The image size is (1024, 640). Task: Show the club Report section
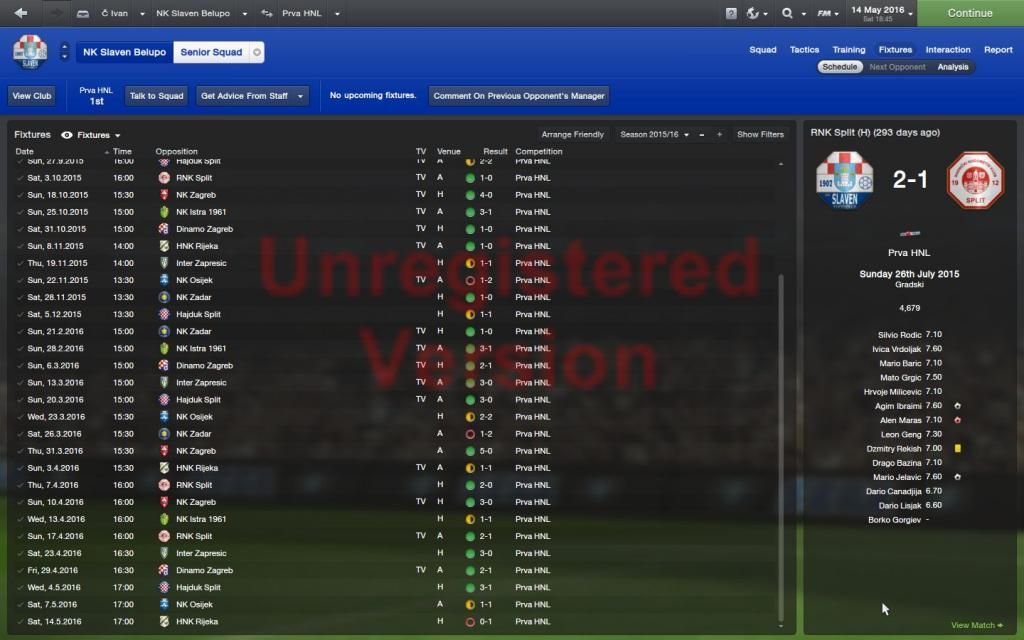[998, 49]
